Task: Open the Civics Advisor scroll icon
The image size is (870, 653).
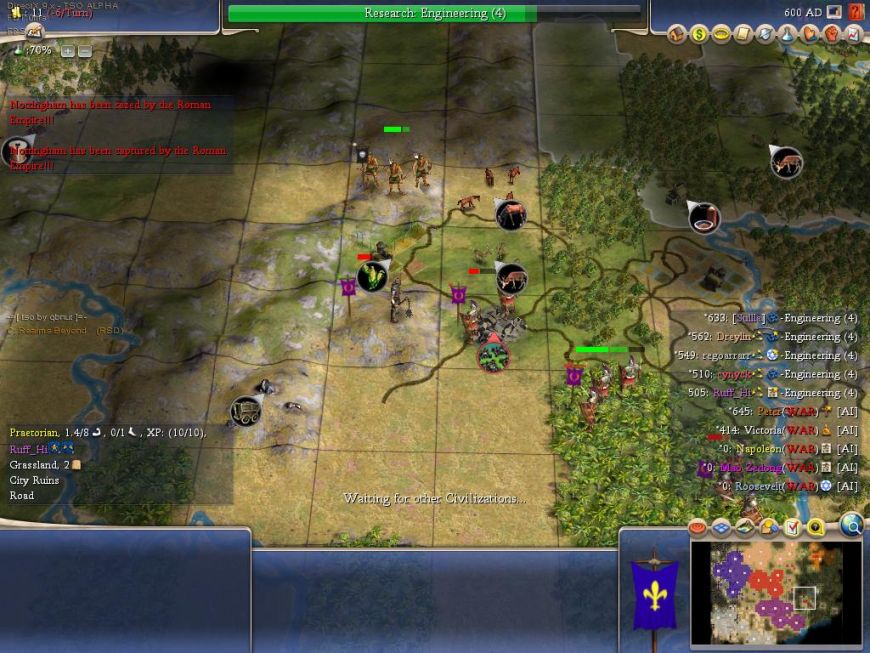Action: pos(743,35)
